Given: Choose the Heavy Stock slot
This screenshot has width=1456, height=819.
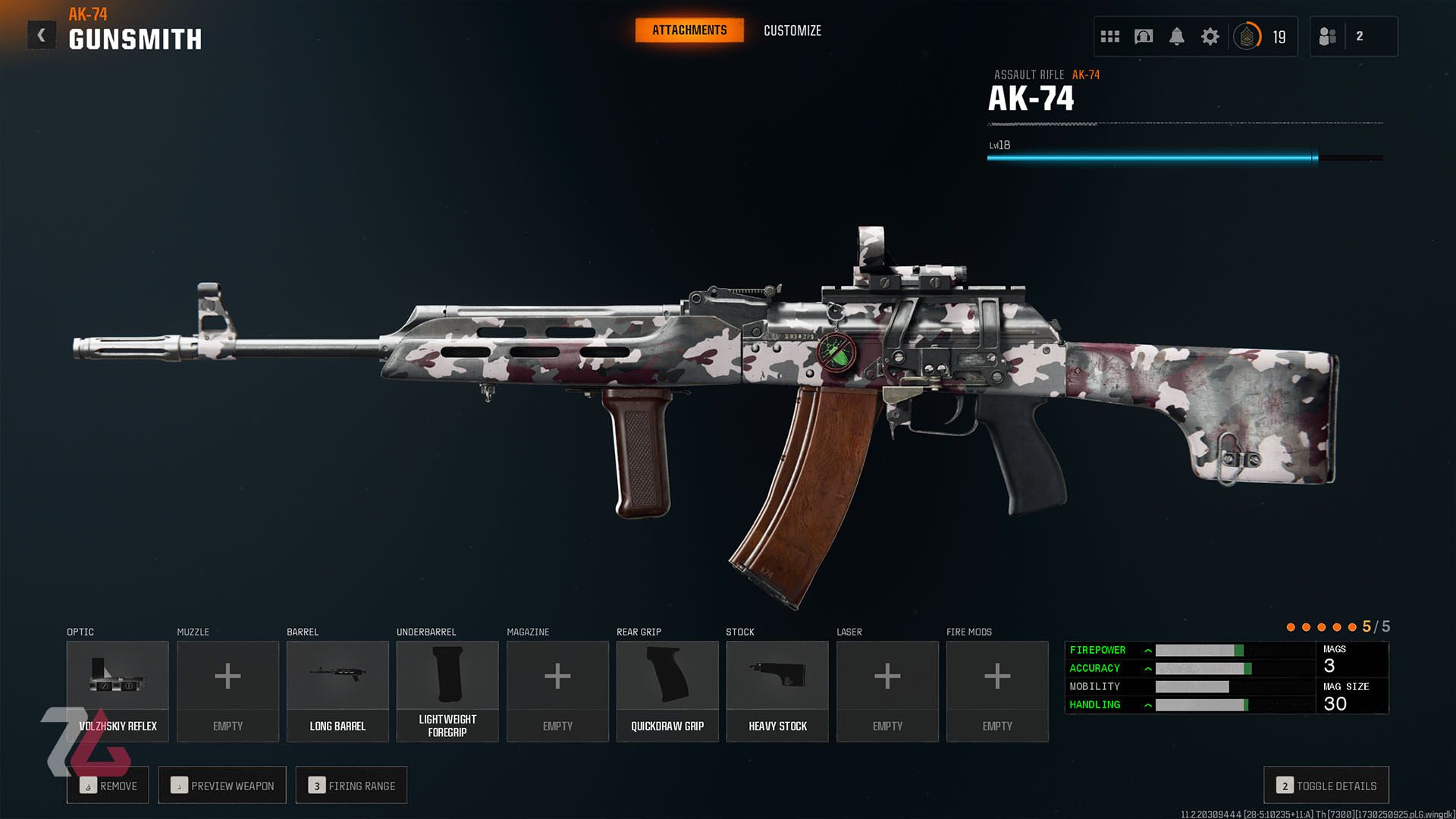Looking at the screenshot, I should pos(777,690).
